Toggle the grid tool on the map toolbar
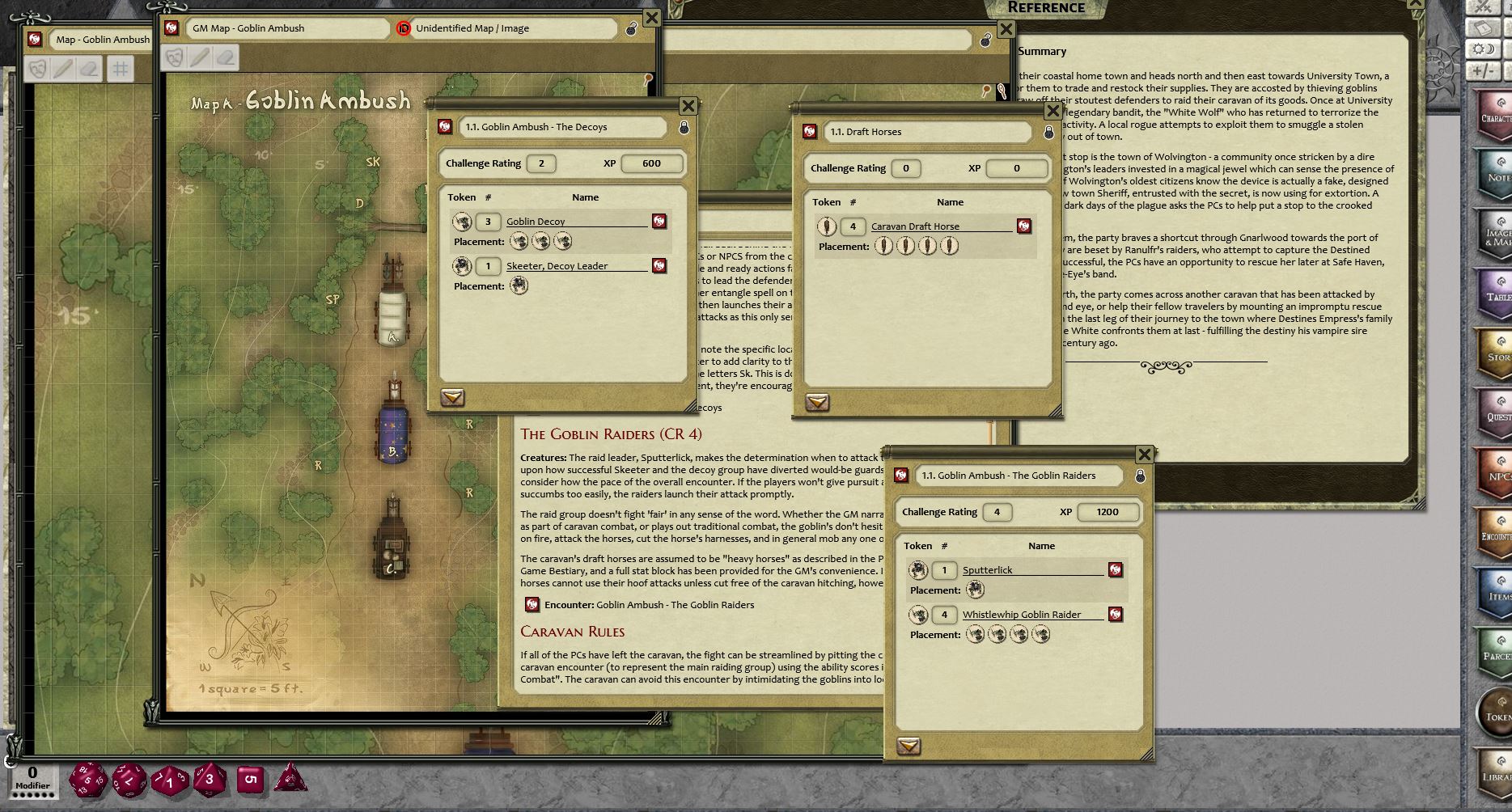 coord(120,69)
